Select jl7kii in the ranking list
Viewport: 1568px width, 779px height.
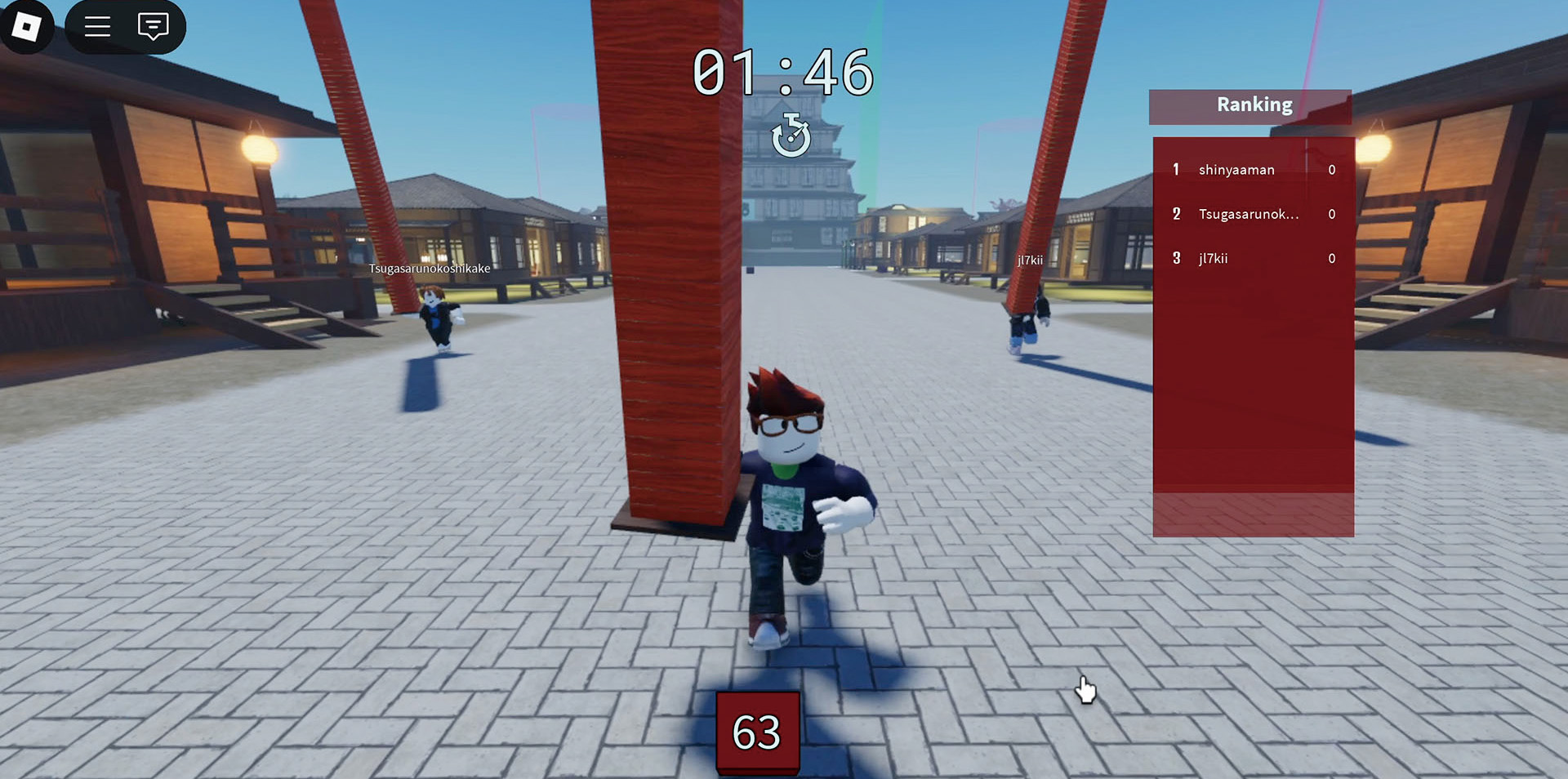(x=1213, y=259)
